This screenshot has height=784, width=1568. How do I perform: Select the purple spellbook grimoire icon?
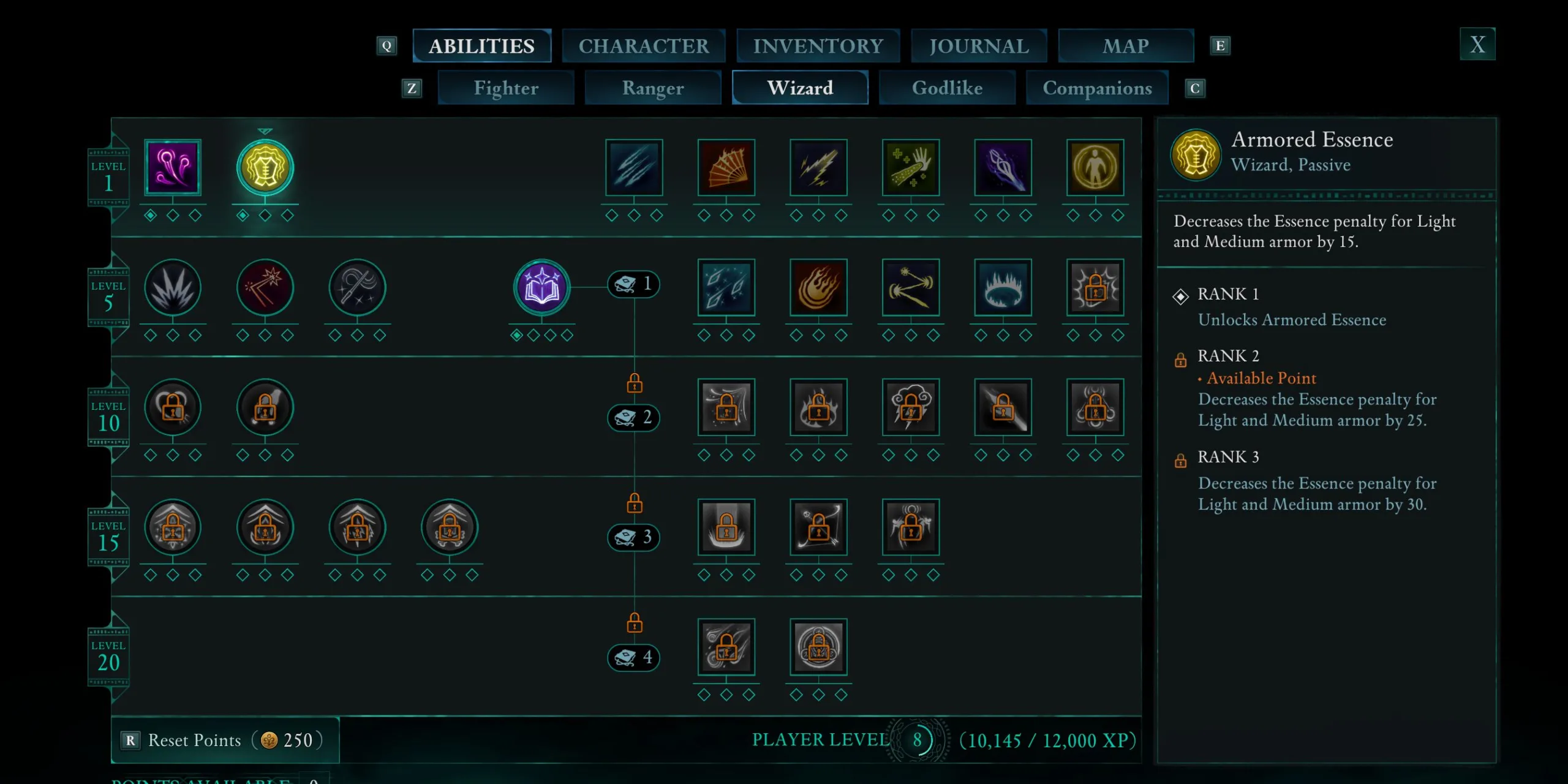point(541,287)
